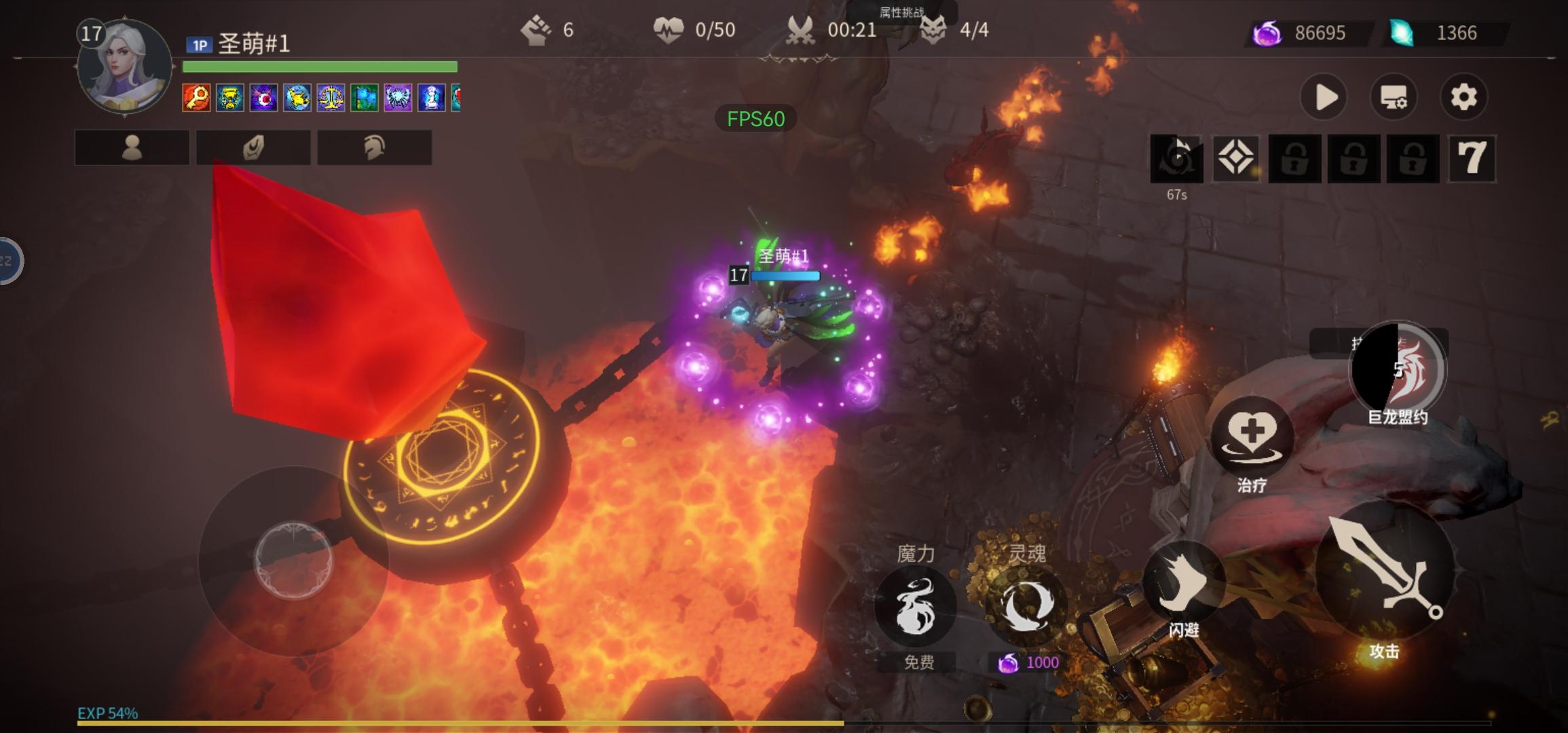The height and width of the screenshot is (733, 1568).
Task: Tap the hero portrait of 圣萌#1
Action: [124, 67]
